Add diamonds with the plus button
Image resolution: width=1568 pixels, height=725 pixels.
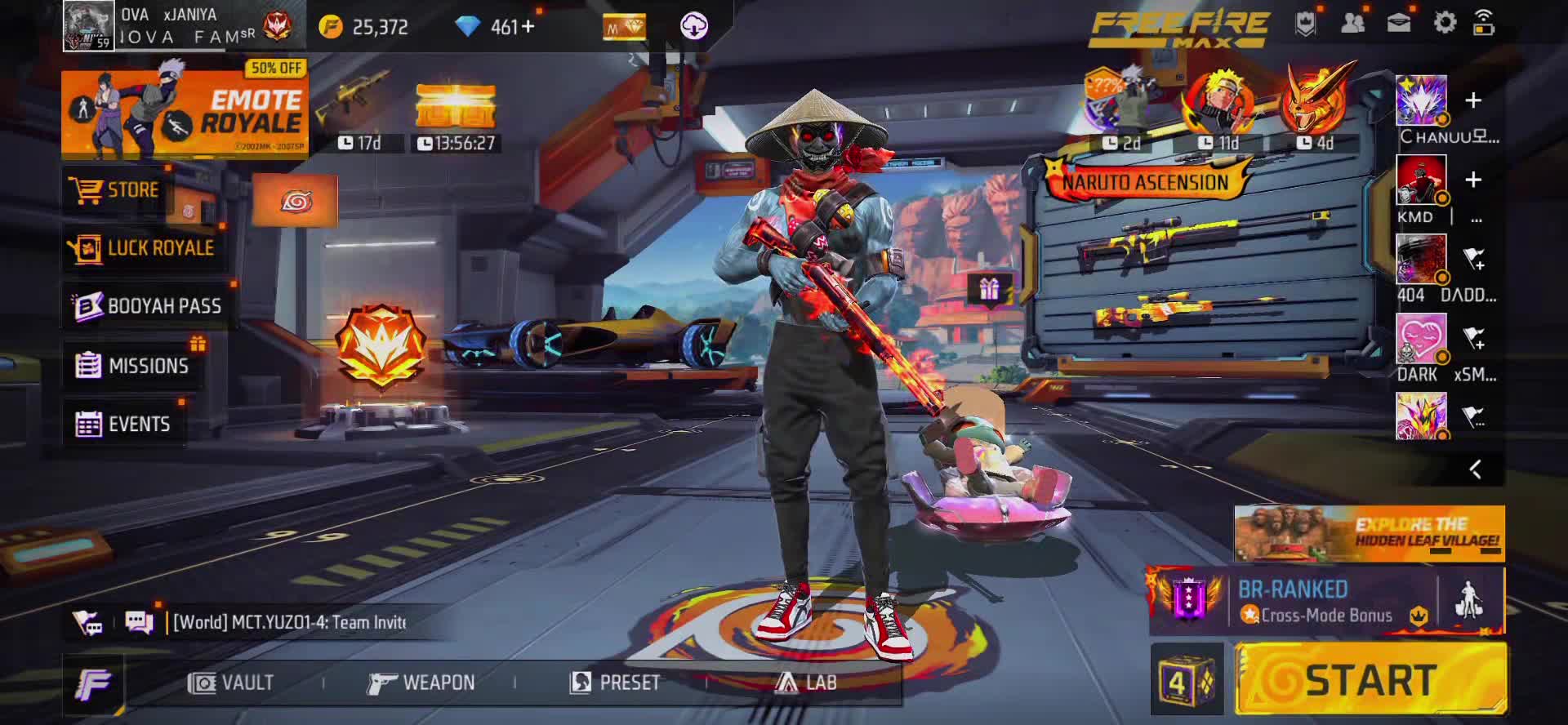528,27
